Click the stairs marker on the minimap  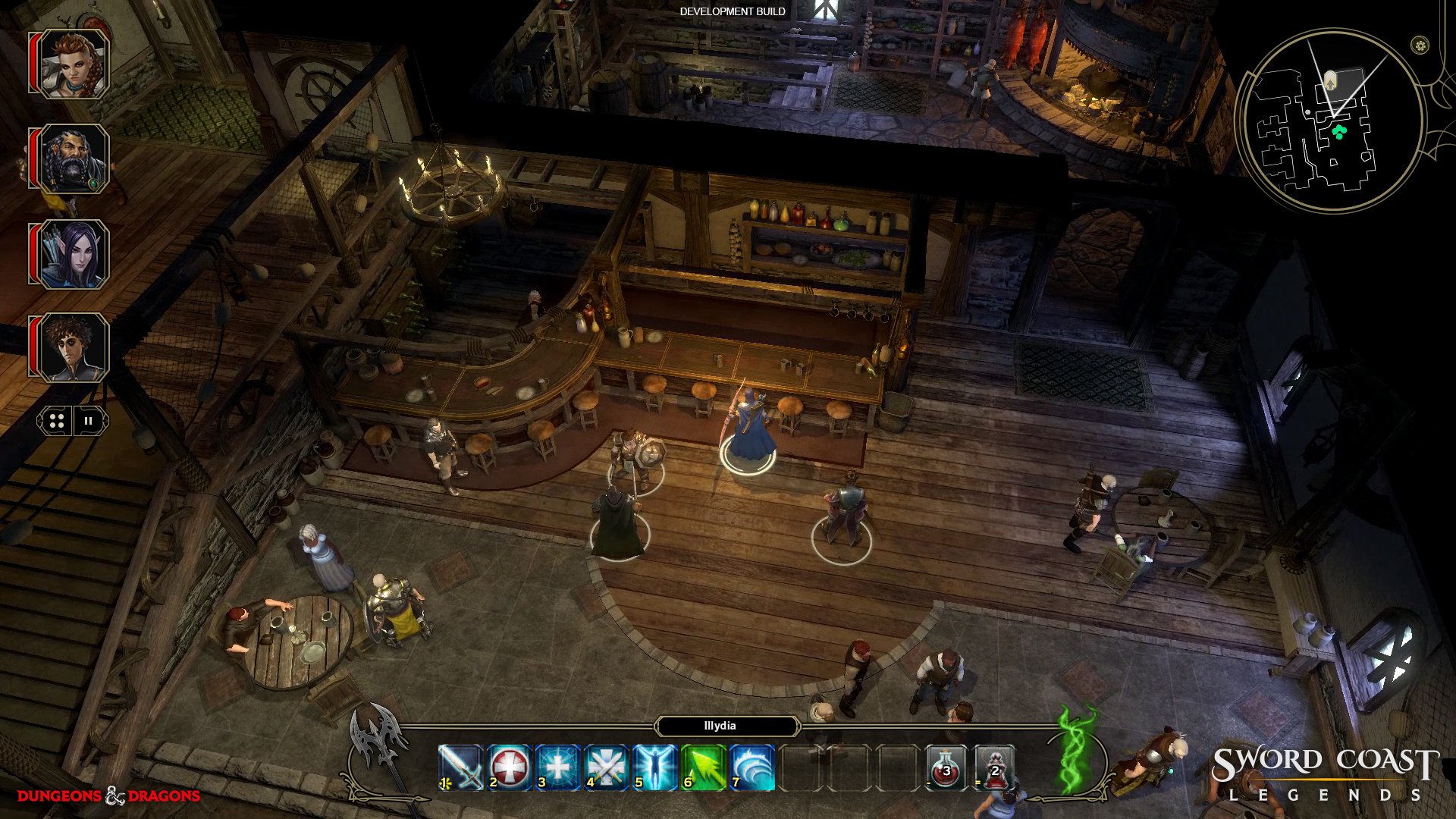(x=1330, y=80)
